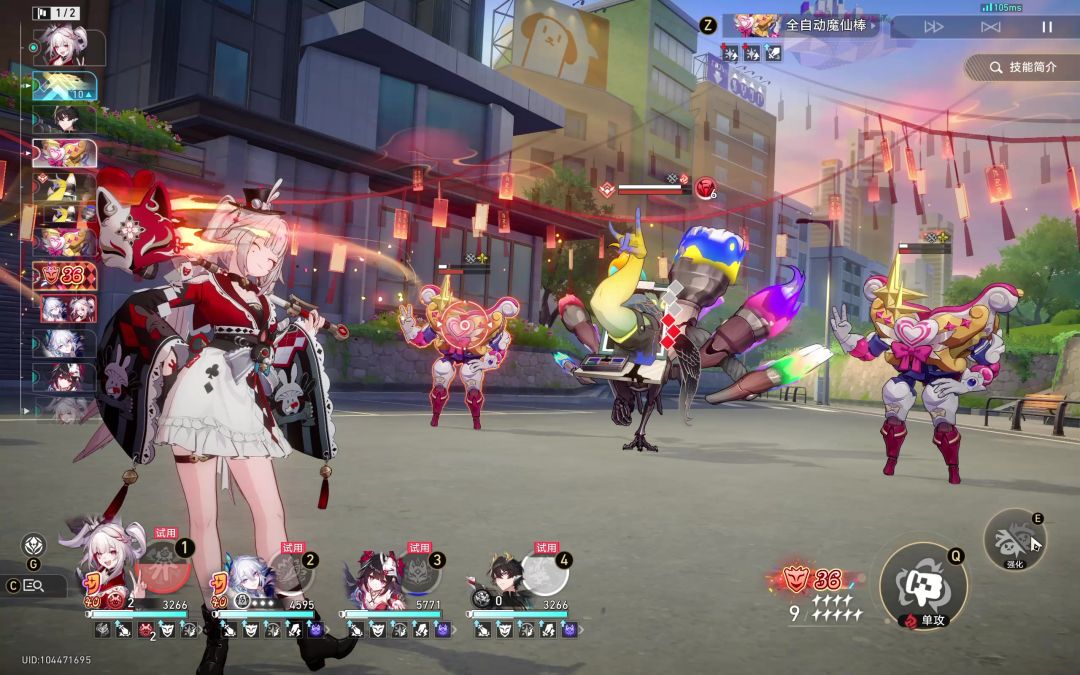Screen dimensions: 1080x675
Task: Select the top portrait in the turn order
Action: click(65, 45)
